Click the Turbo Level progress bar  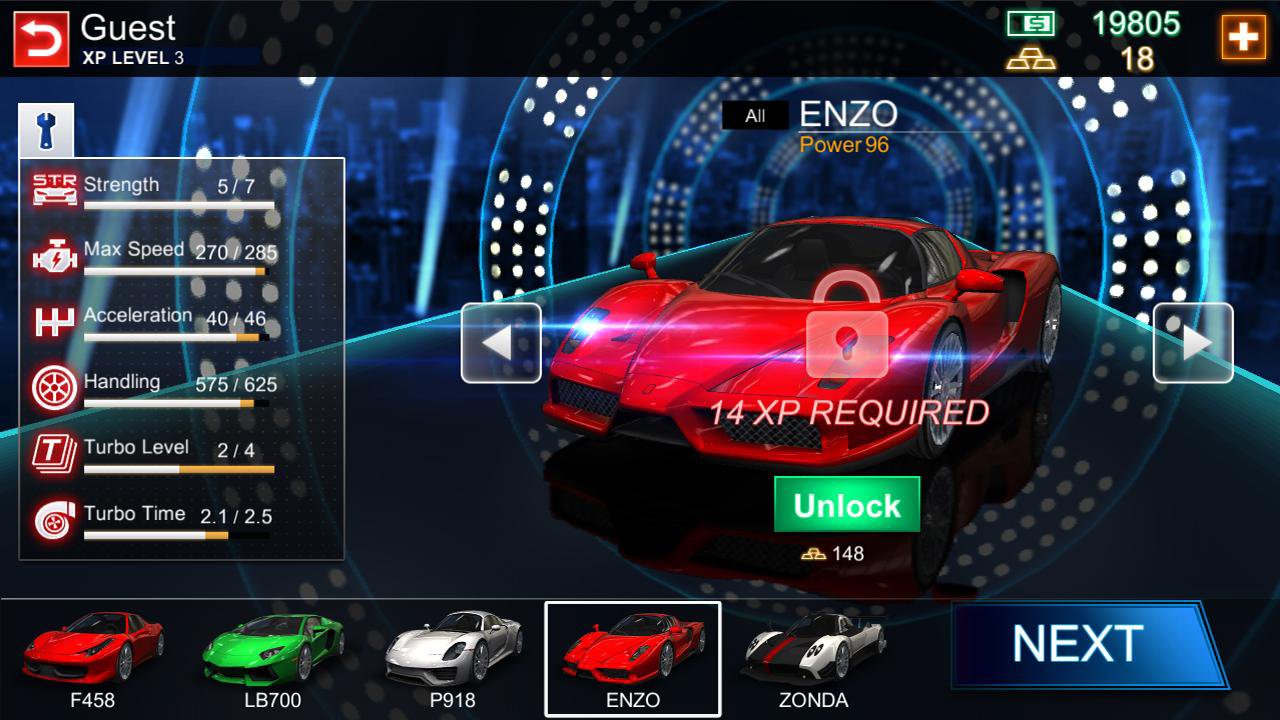coord(178,468)
